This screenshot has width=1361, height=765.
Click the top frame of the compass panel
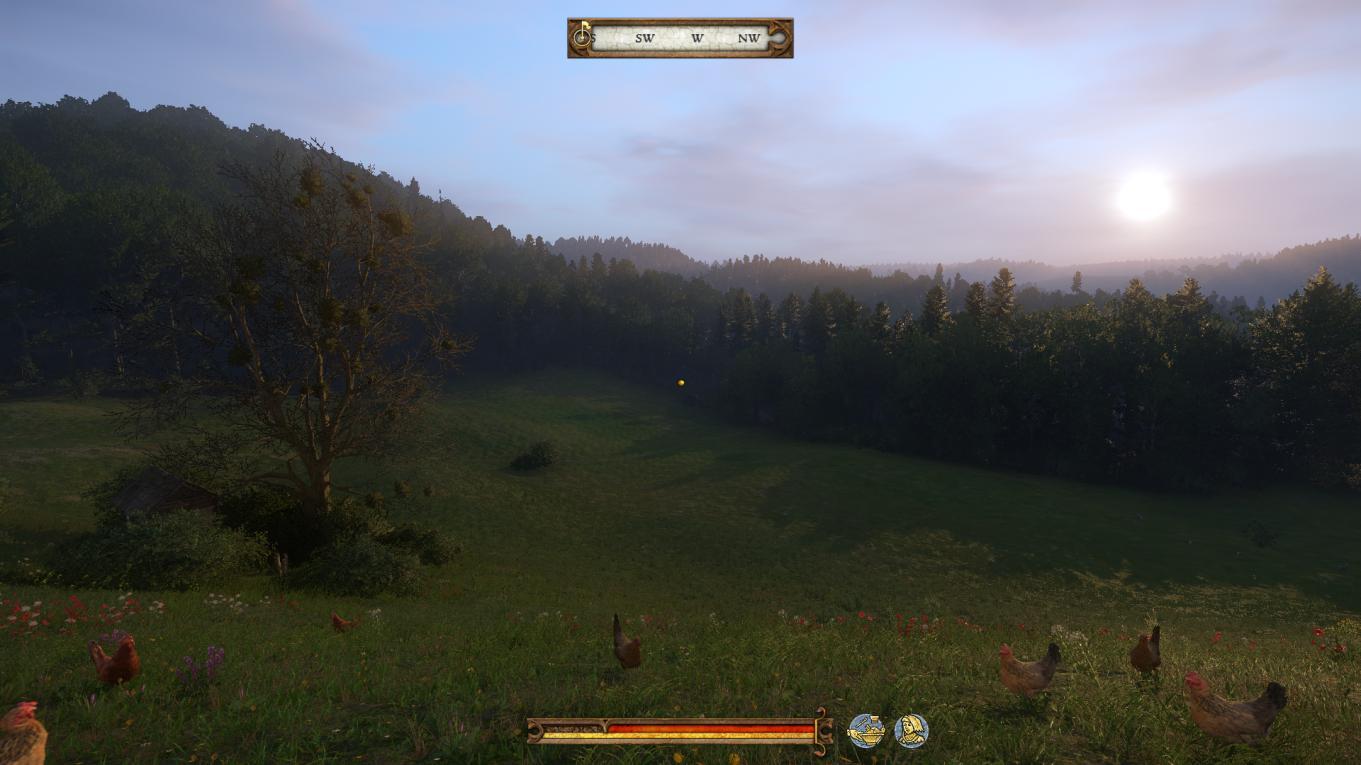(680, 20)
